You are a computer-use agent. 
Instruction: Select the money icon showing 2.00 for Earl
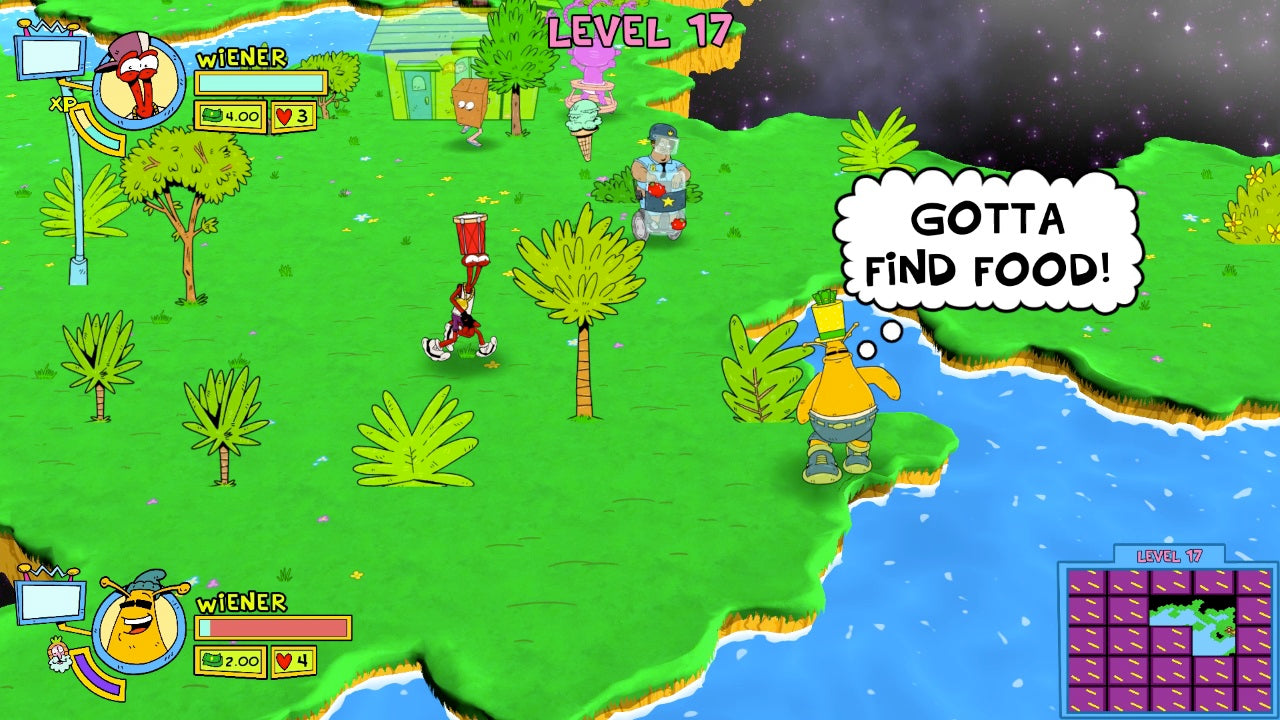pyautogui.click(x=232, y=661)
